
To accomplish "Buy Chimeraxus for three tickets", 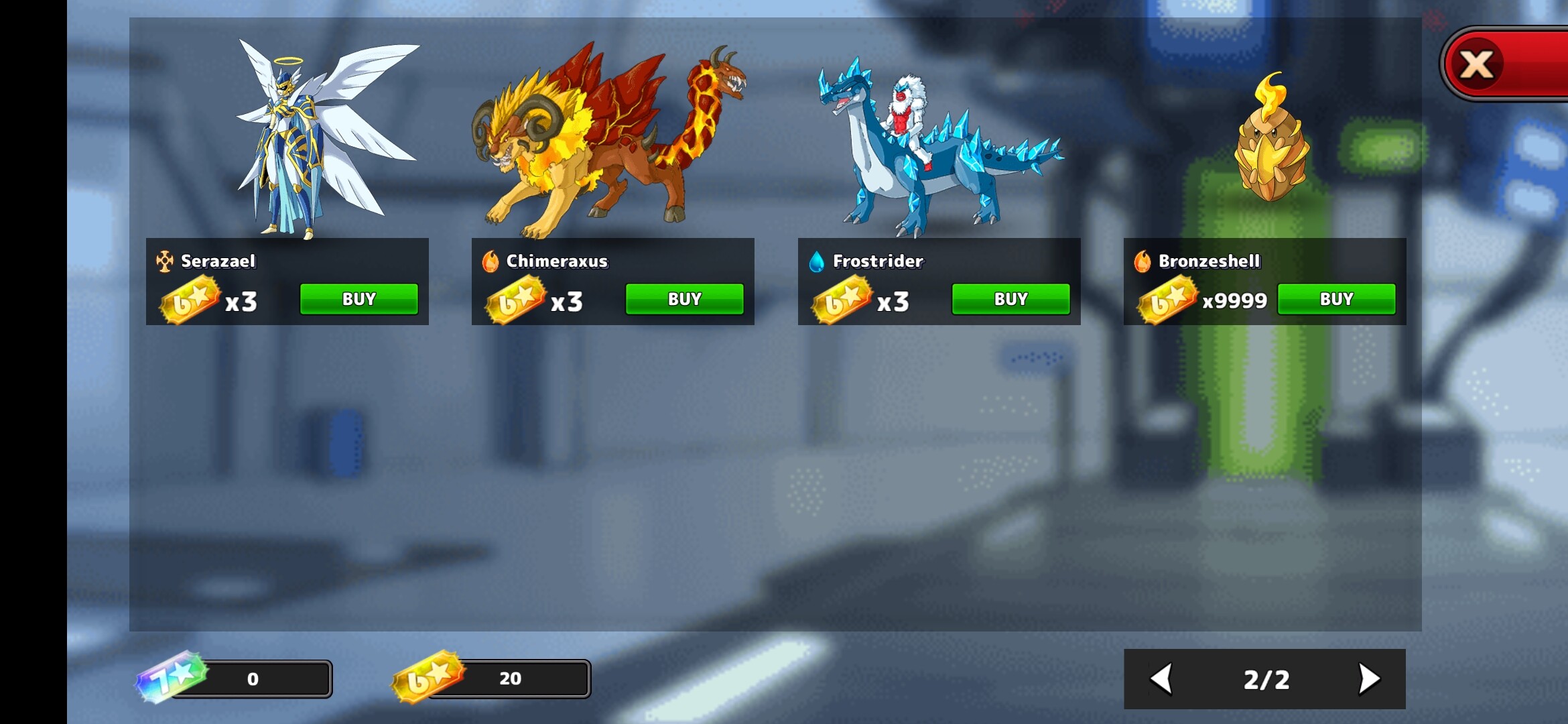I will click(x=684, y=299).
